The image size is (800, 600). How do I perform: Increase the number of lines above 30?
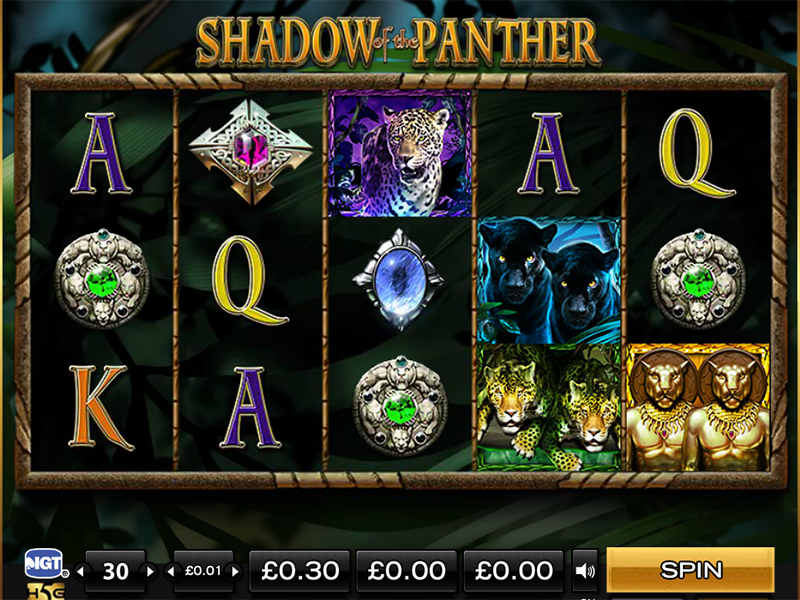151,572
